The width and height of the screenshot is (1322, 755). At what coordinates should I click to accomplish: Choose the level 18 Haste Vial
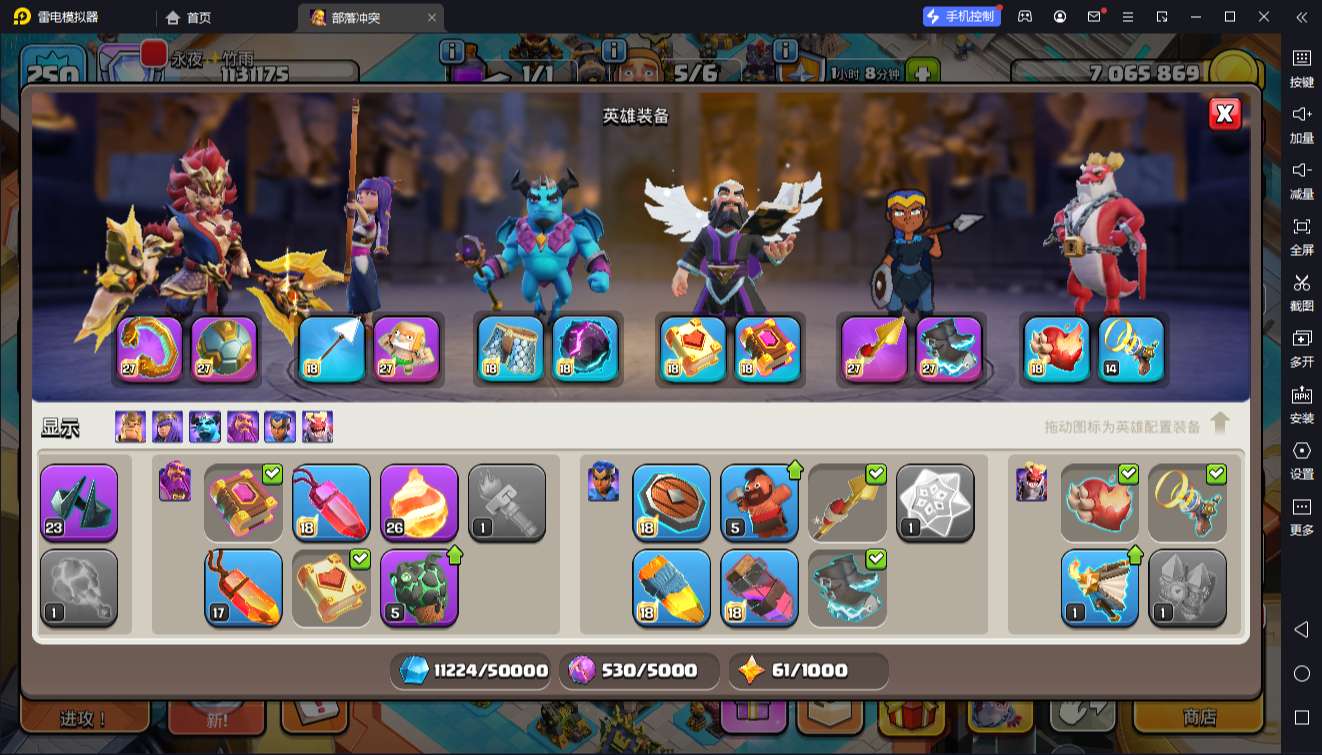click(671, 587)
